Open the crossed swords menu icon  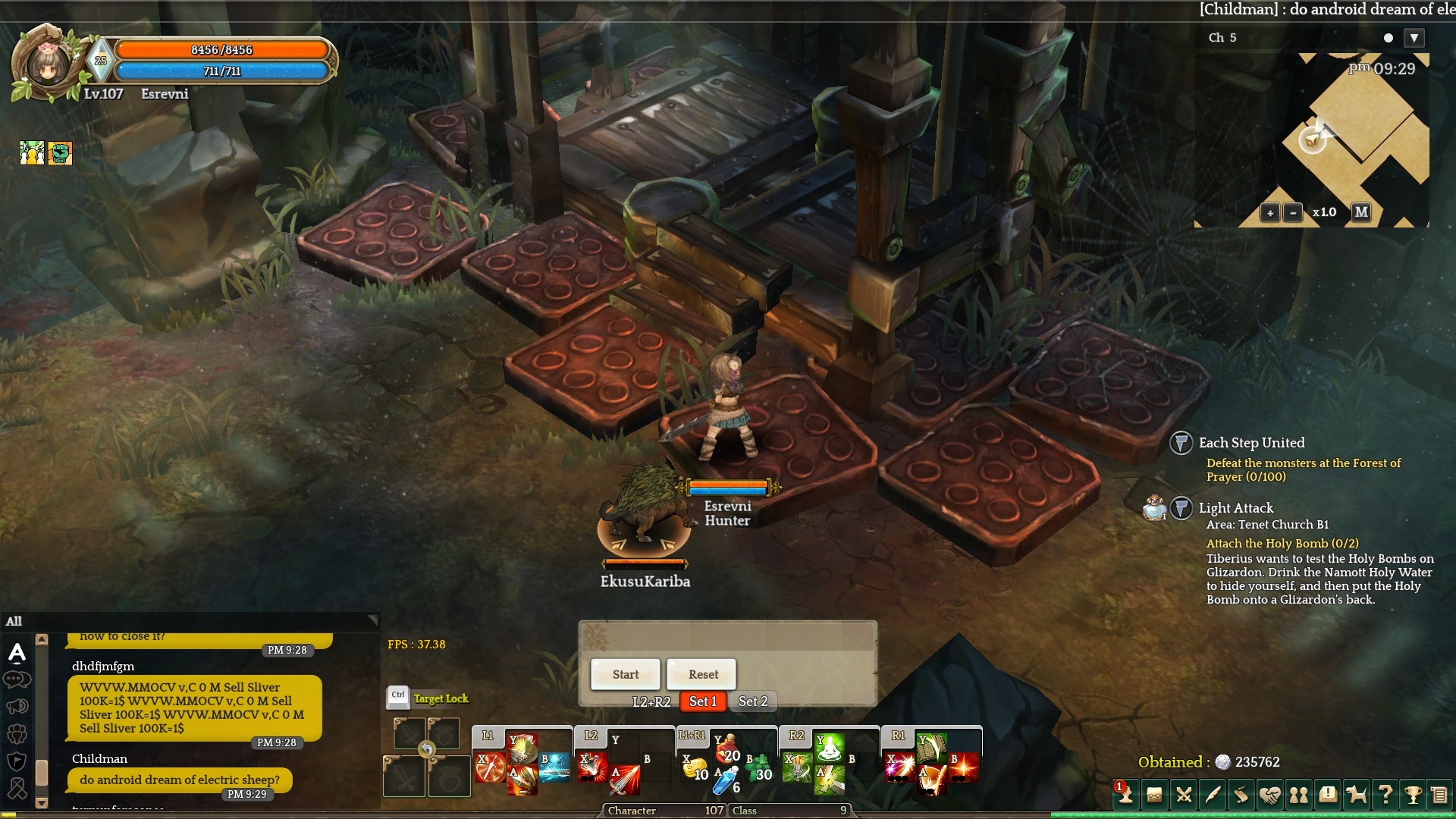tap(1184, 795)
